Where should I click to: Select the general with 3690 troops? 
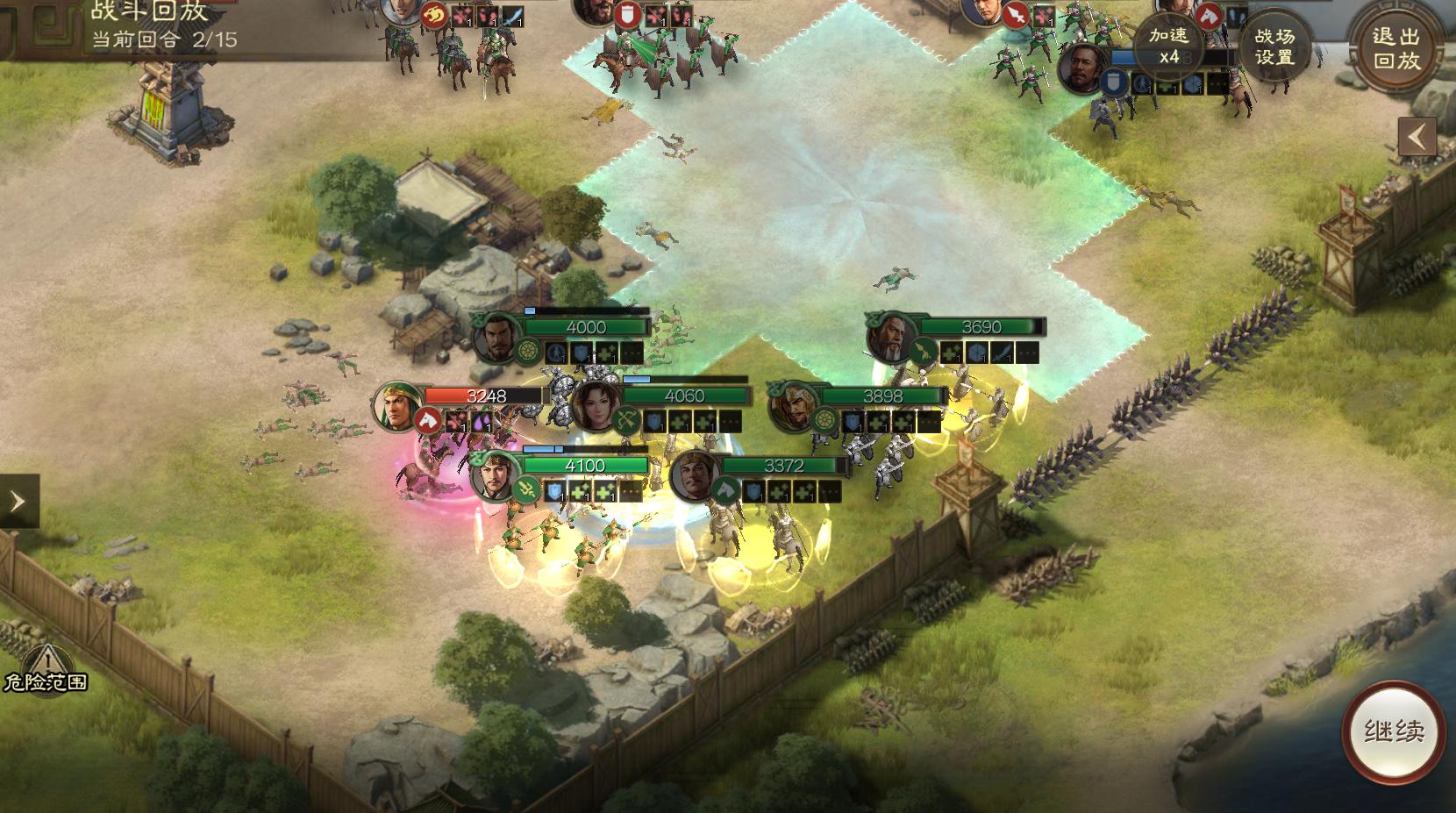(891, 337)
